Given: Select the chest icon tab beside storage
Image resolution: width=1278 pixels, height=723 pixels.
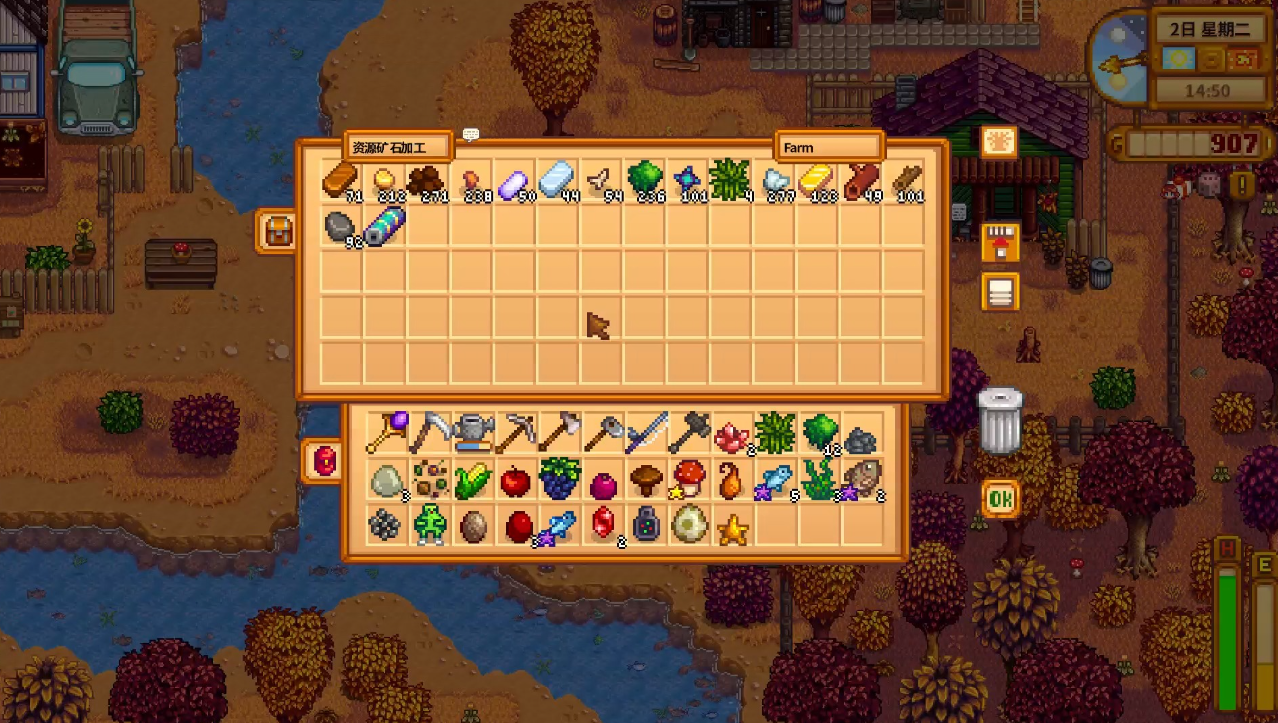Looking at the screenshot, I should [x=278, y=231].
